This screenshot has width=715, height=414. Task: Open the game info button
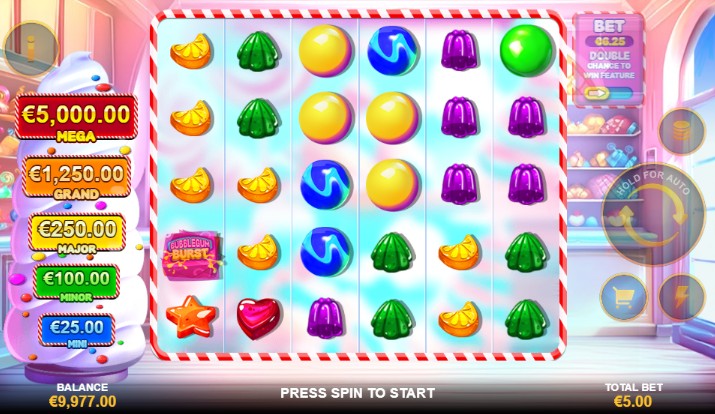point(29,46)
